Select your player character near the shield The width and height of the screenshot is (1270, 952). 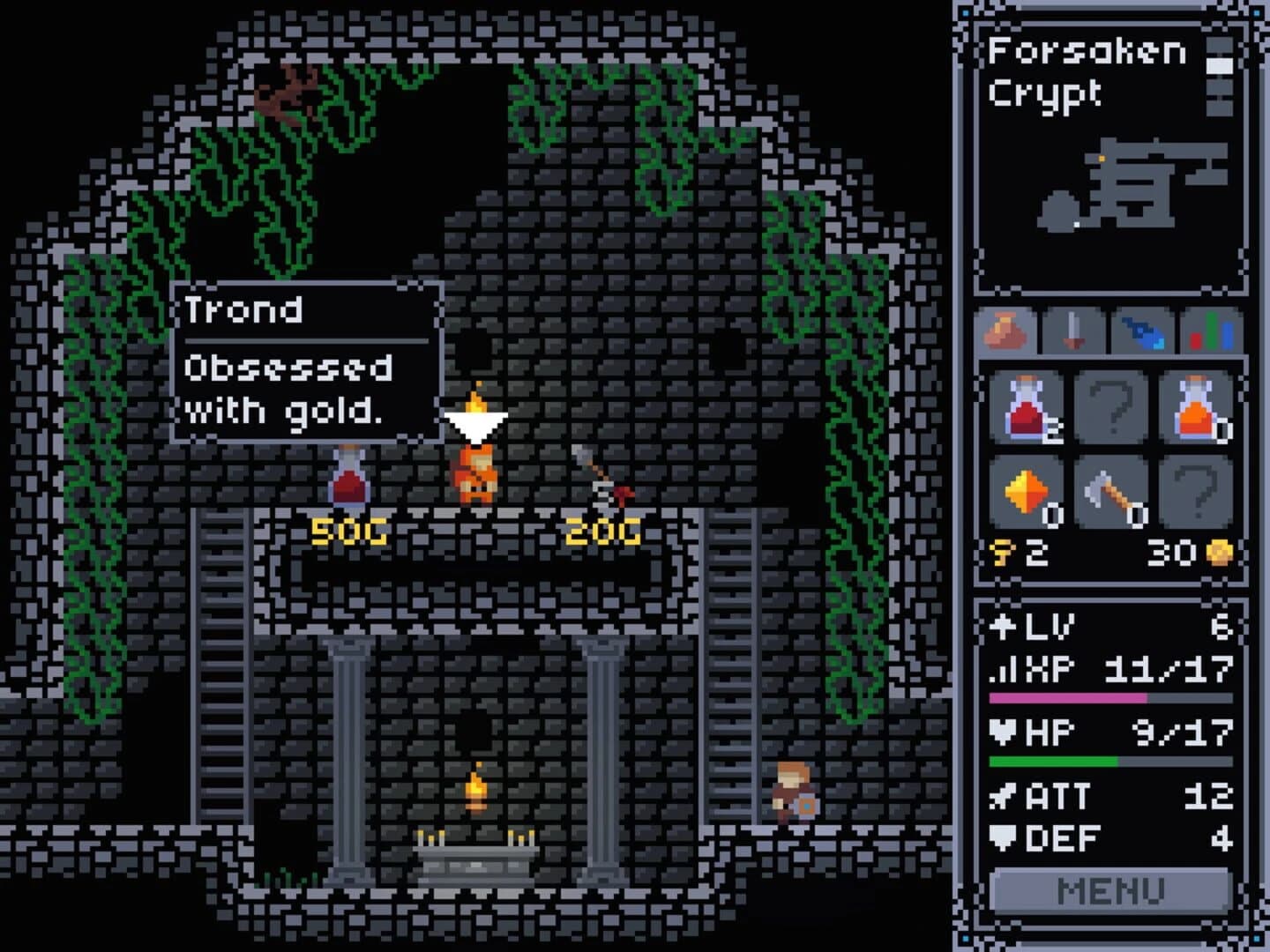click(x=792, y=792)
